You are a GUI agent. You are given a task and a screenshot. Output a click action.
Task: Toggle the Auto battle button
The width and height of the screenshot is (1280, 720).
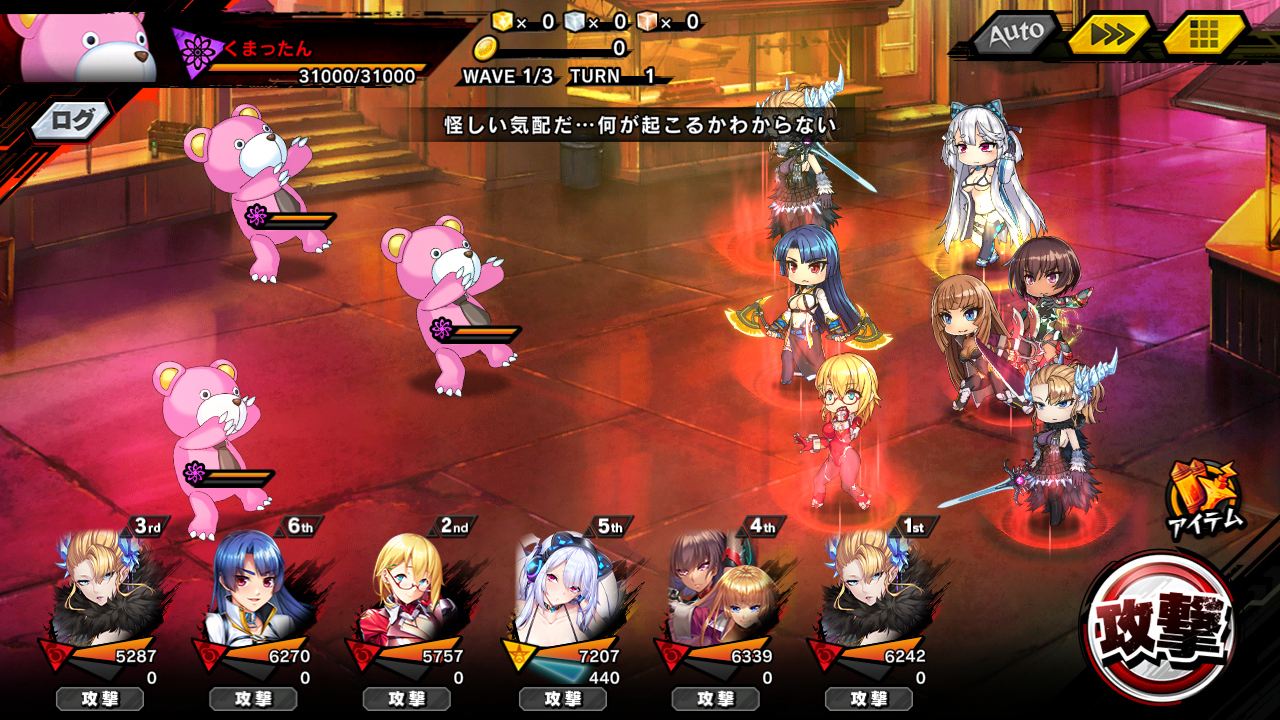pyautogui.click(x=1015, y=34)
